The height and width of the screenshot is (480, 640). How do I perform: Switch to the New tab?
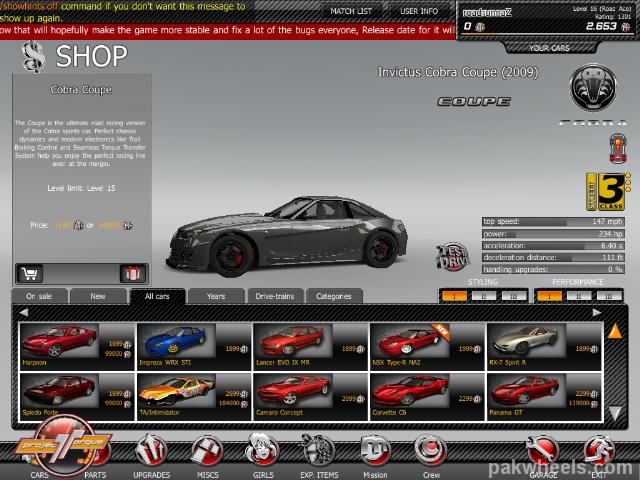click(x=98, y=296)
